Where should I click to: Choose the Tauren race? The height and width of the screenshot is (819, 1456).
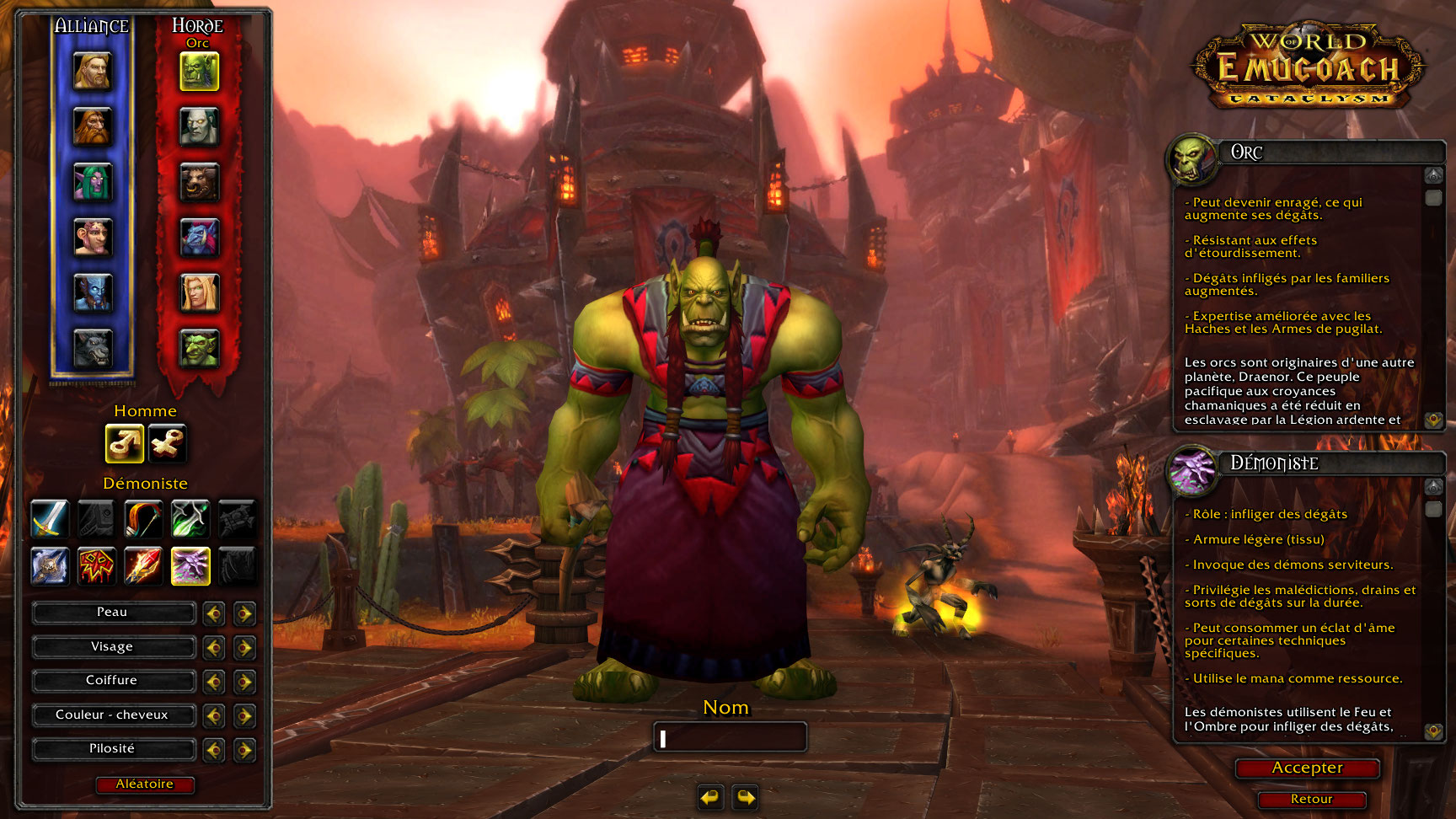[199, 183]
